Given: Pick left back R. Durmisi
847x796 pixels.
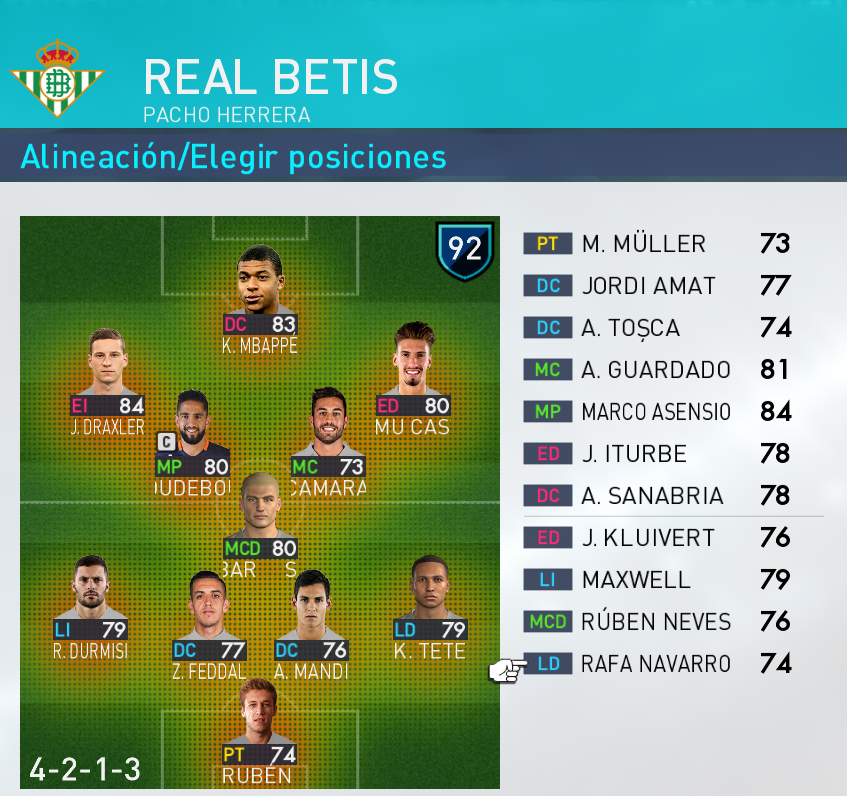Looking at the screenshot, I should point(91,598).
